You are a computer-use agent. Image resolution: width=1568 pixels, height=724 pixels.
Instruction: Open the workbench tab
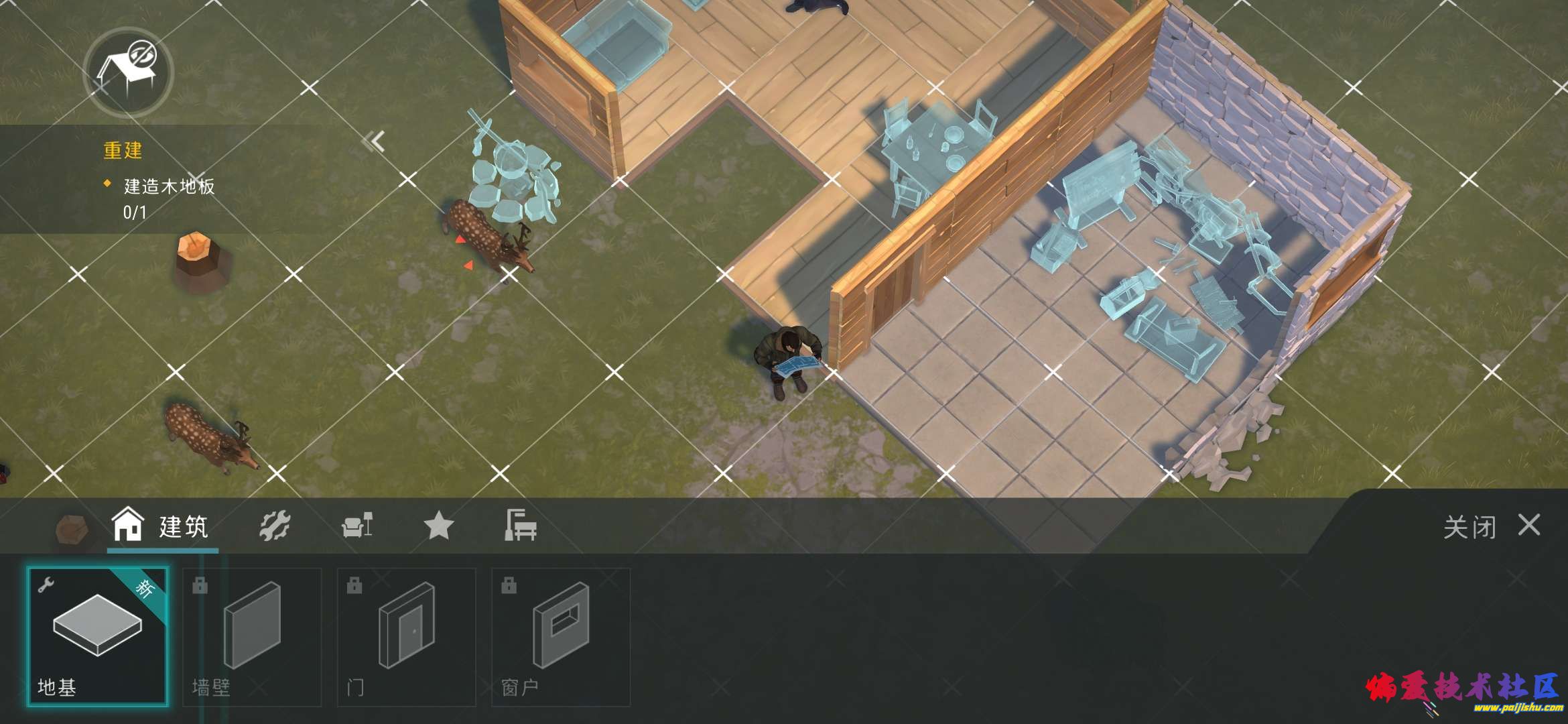click(x=521, y=526)
